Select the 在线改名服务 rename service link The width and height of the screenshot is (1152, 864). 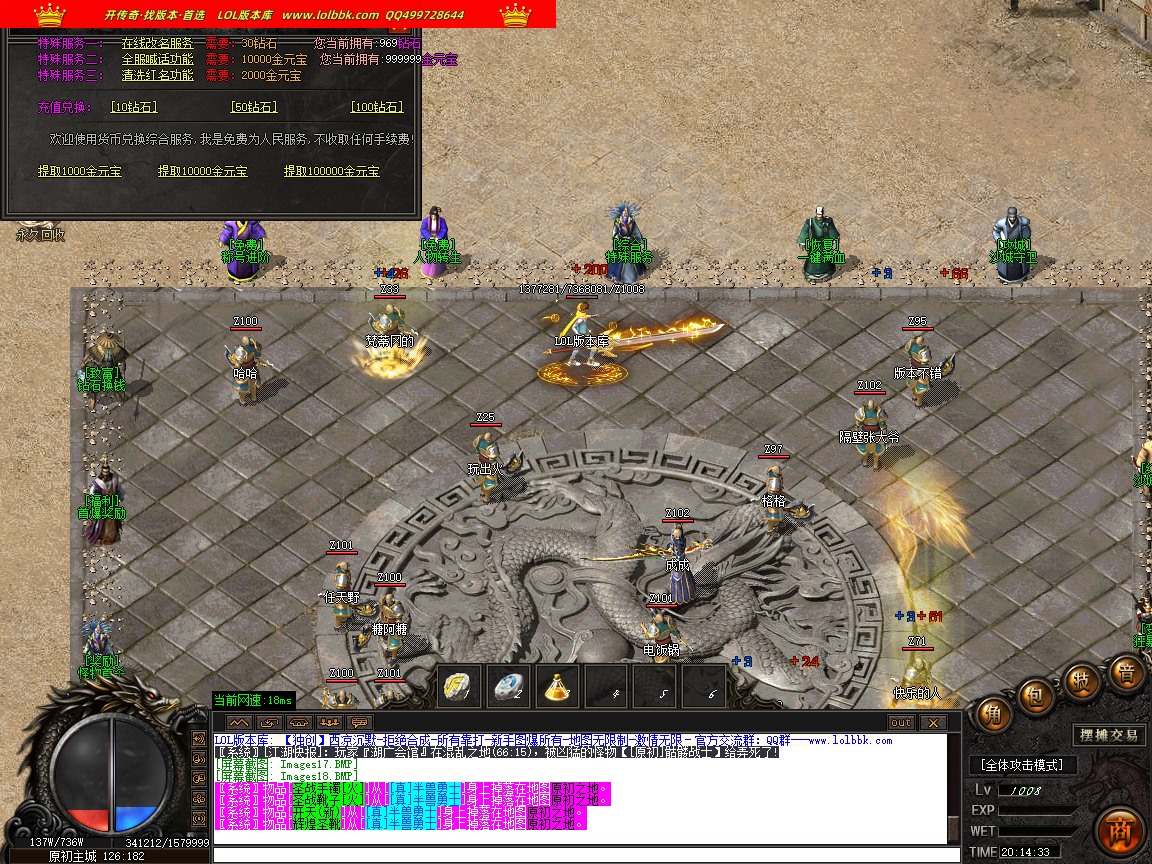tap(158, 44)
